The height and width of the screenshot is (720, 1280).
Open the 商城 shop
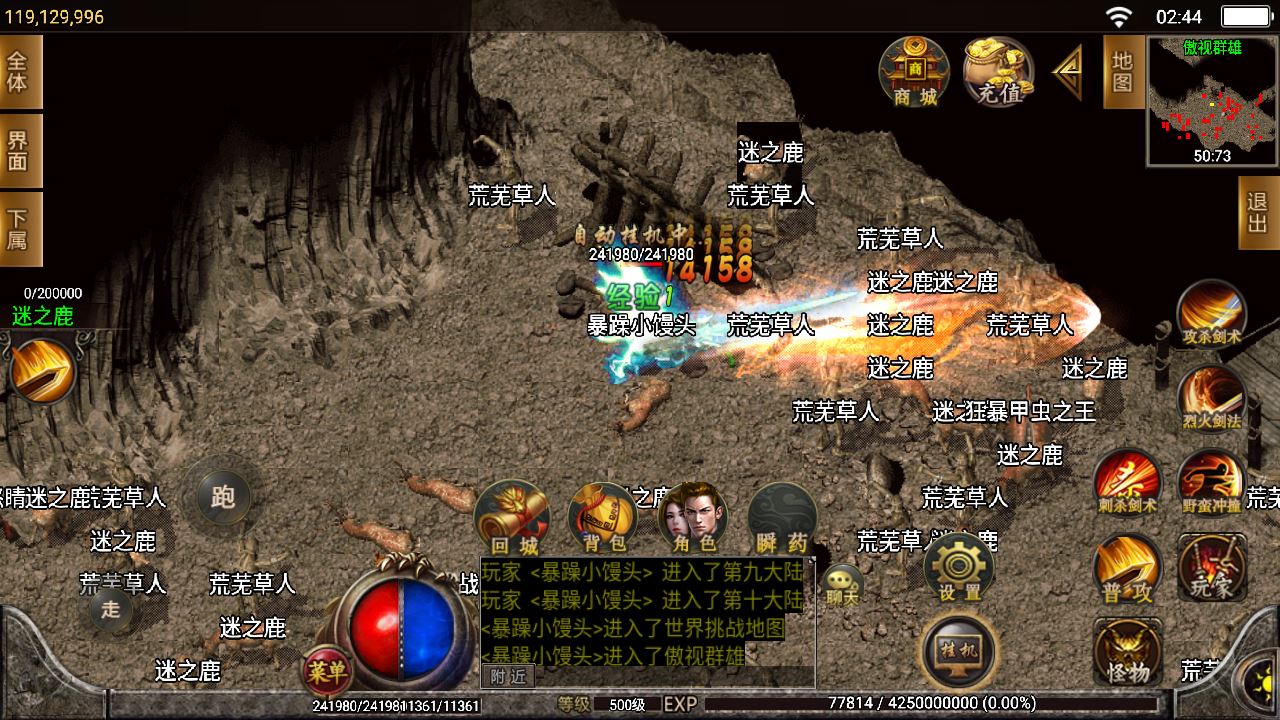(914, 71)
